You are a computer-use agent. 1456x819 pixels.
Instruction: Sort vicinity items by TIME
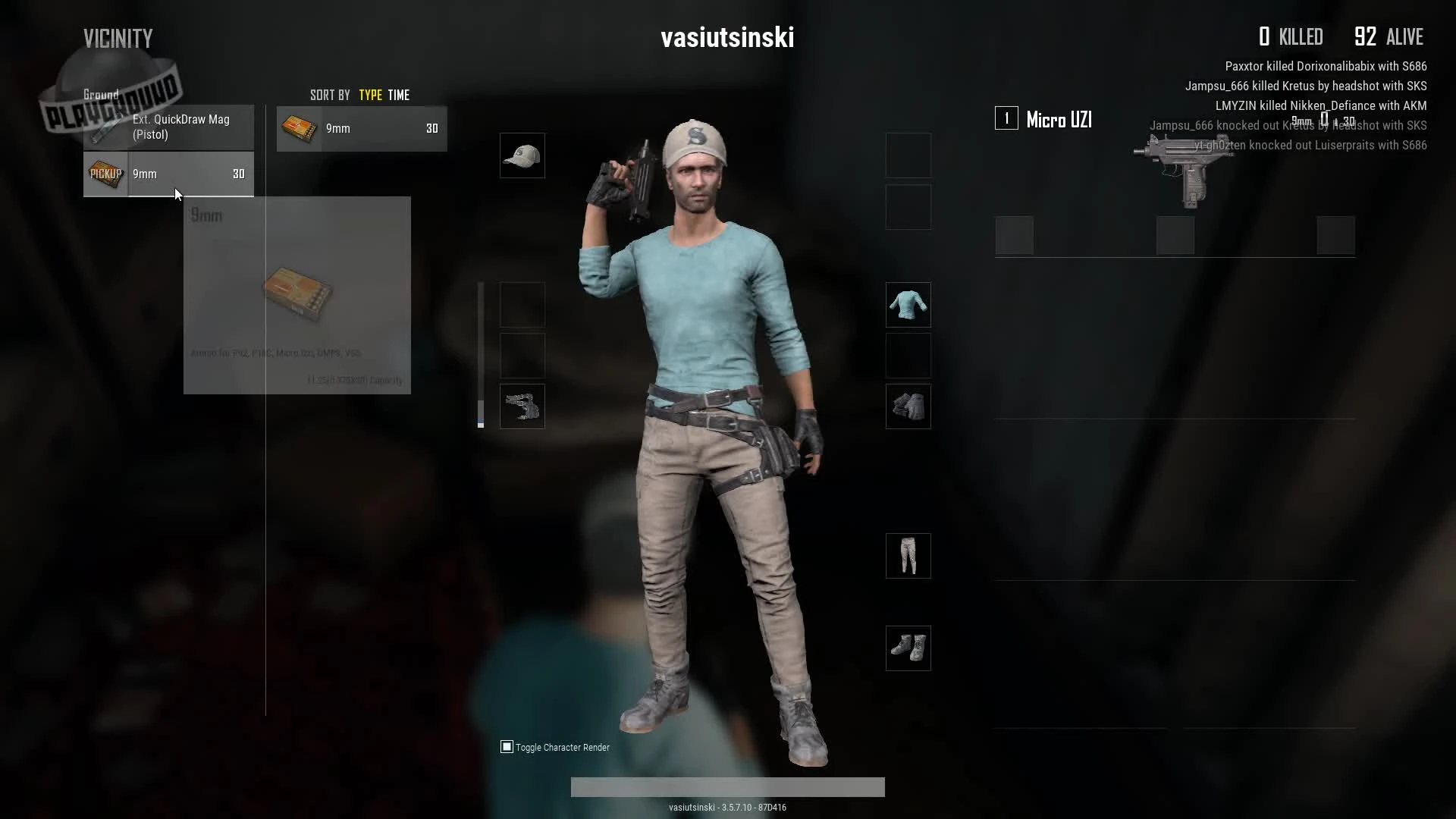click(x=400, y=95)
